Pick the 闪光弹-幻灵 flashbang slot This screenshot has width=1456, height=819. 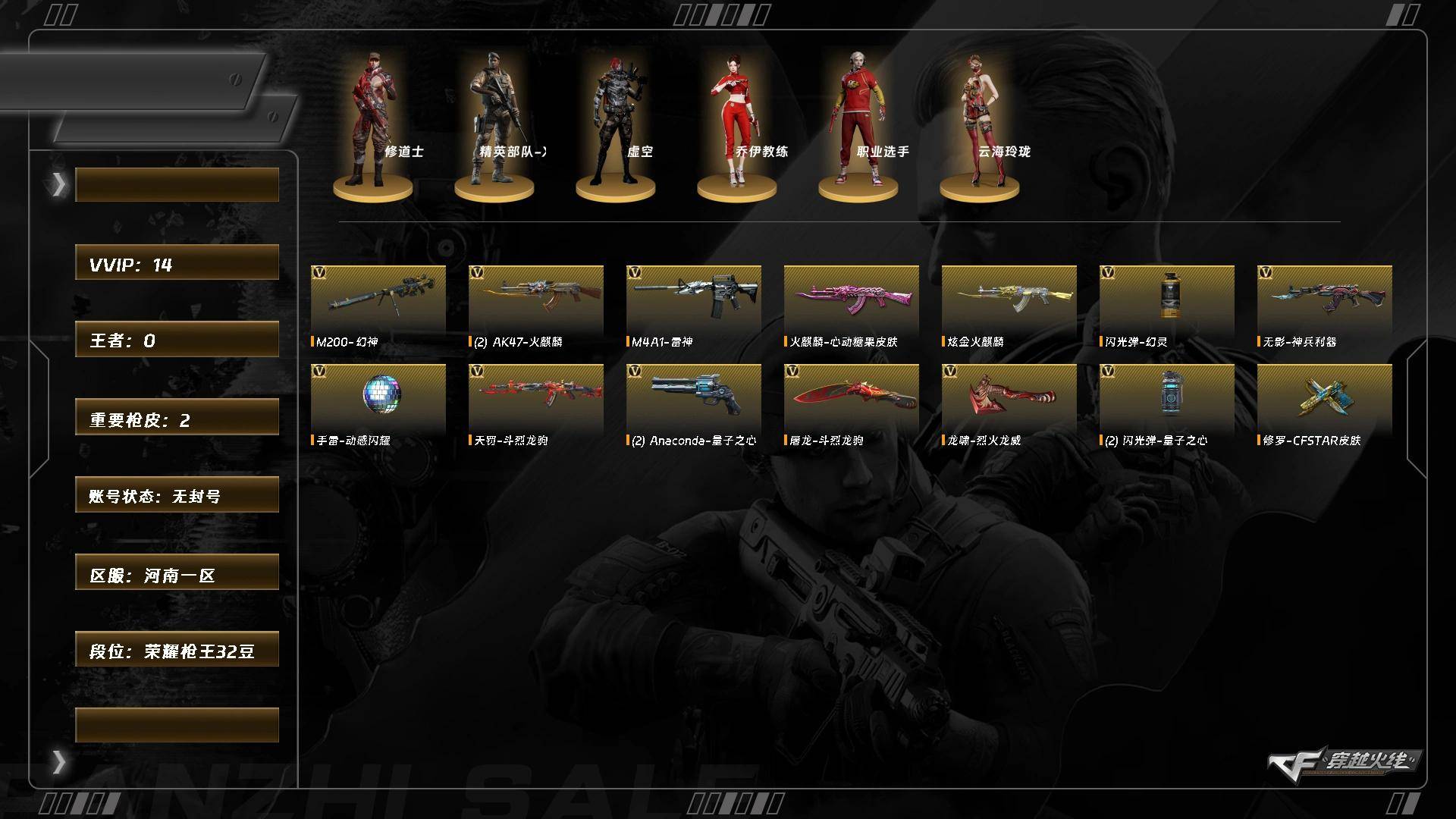tap(1167, 299)
